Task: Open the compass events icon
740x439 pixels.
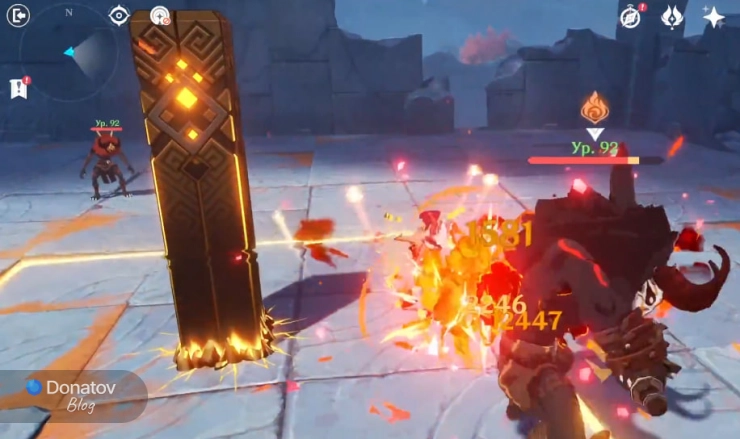Action: 630,16
